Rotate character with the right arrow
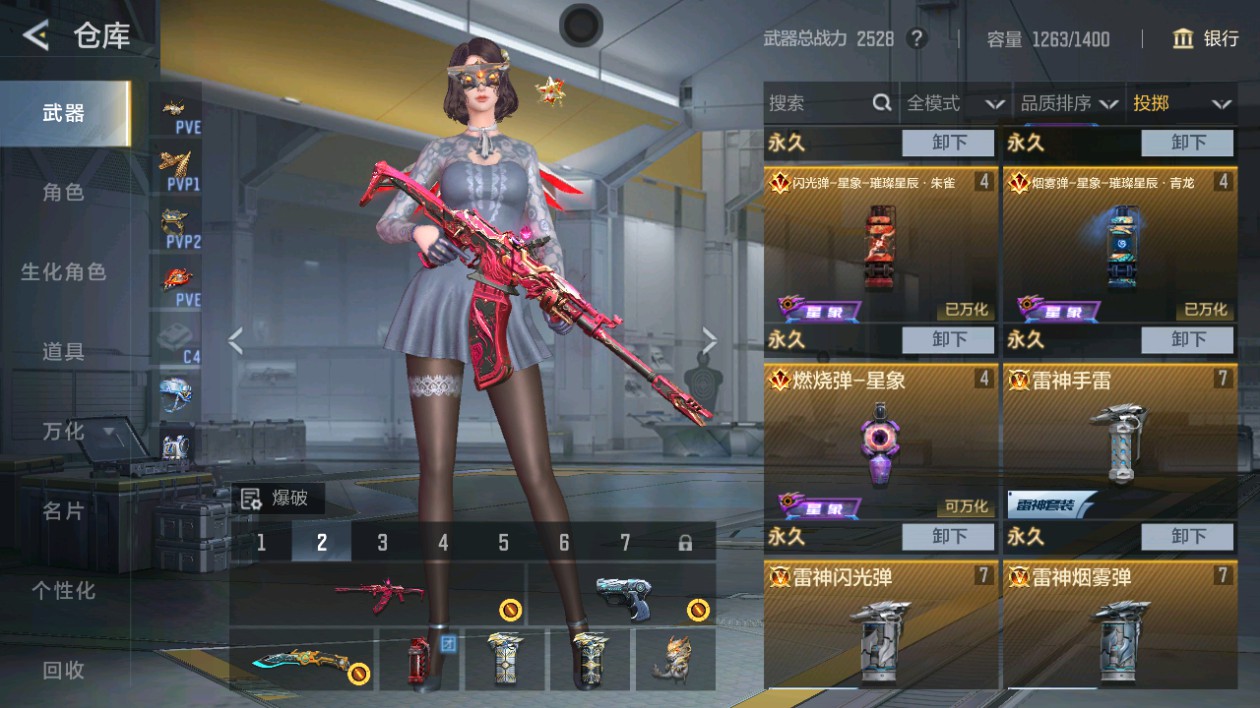This screenshot has height=708, width=1260. click(x=709, y=342)
